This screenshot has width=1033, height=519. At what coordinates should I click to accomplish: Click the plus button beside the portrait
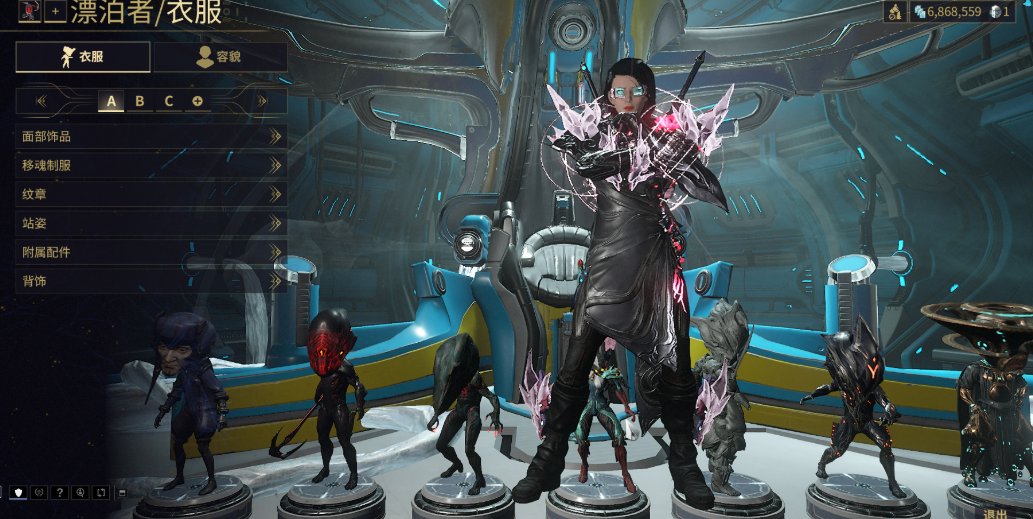coord(55,11)
